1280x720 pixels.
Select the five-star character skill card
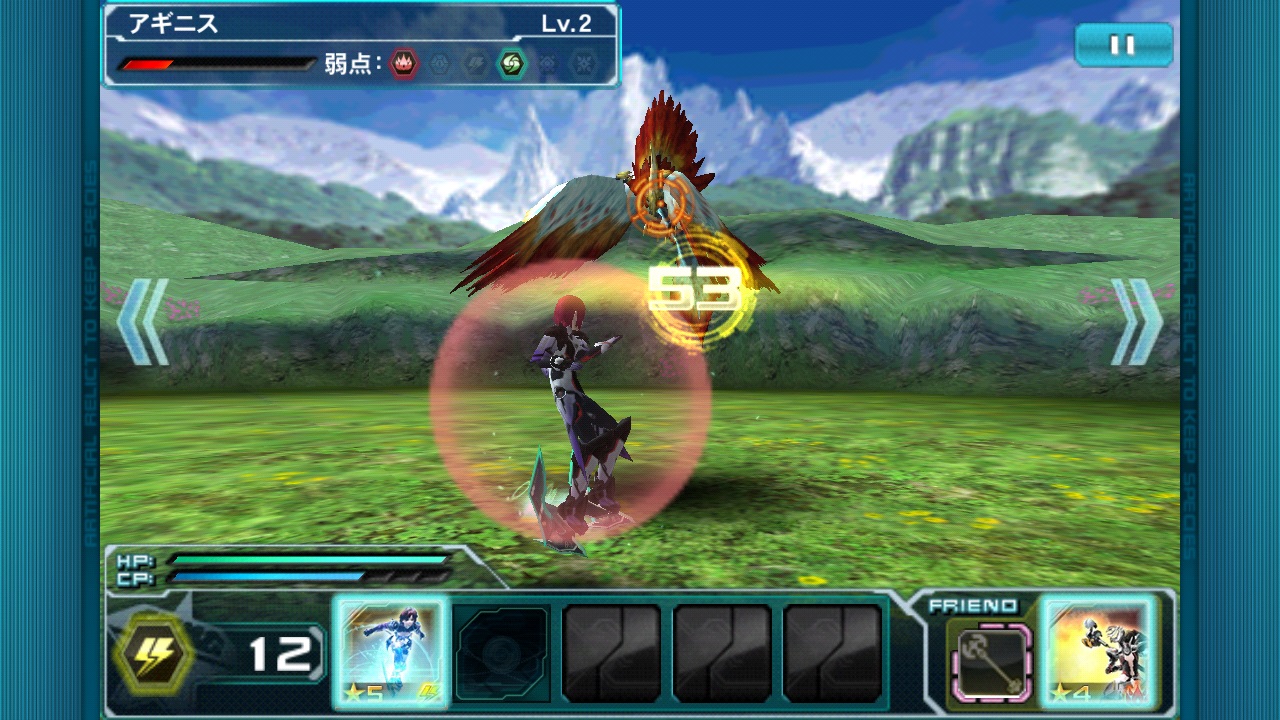(x=390, y=653)
